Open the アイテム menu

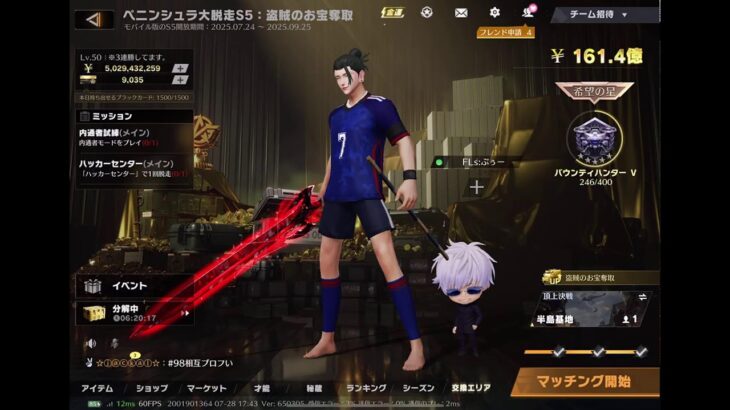pyautogui.click(x=97, y=388)
